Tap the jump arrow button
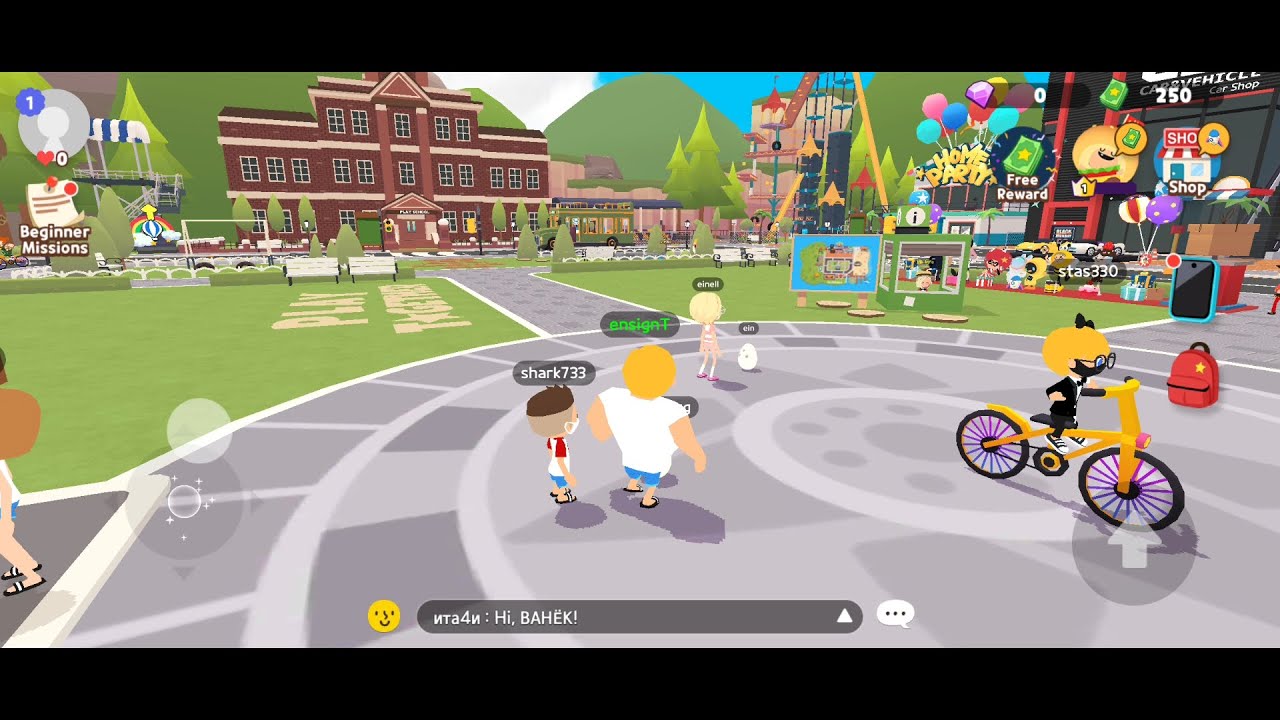 pos(1133,545)
